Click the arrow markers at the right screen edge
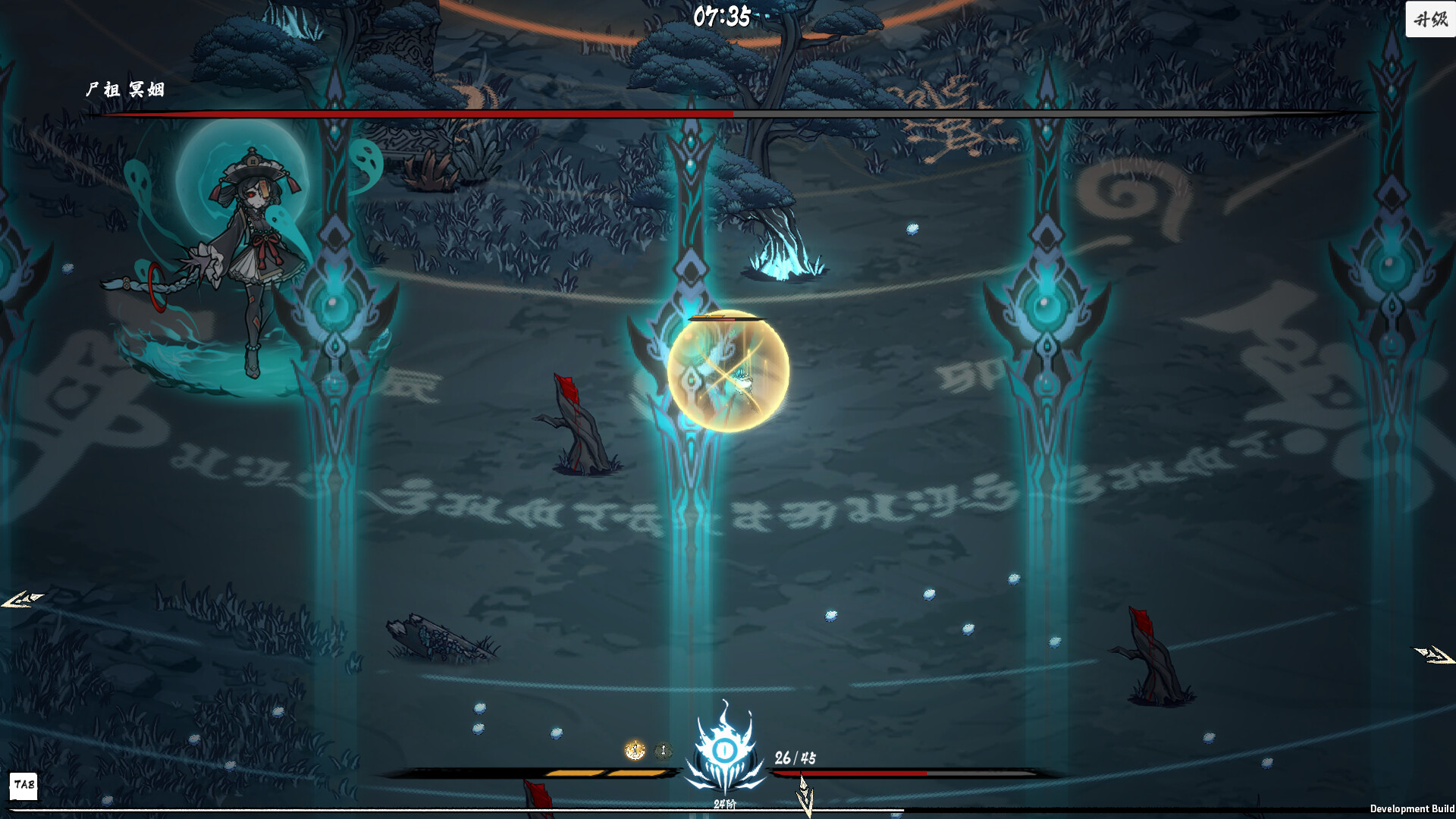Viewport: 1456px width, 819px height. 1433,654
